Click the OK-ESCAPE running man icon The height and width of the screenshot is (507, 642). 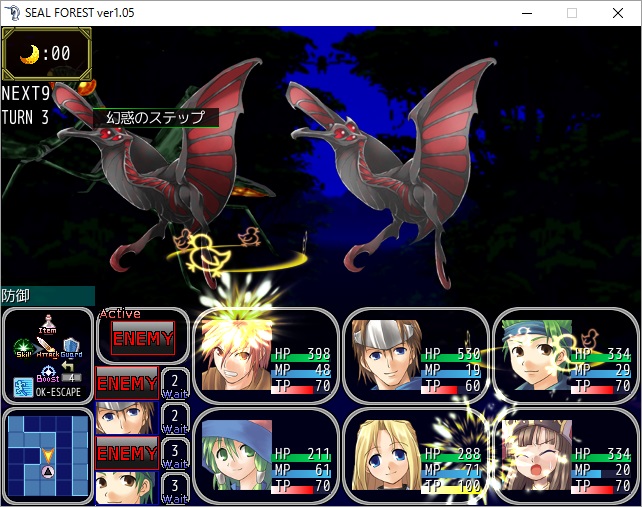point(22,388)
